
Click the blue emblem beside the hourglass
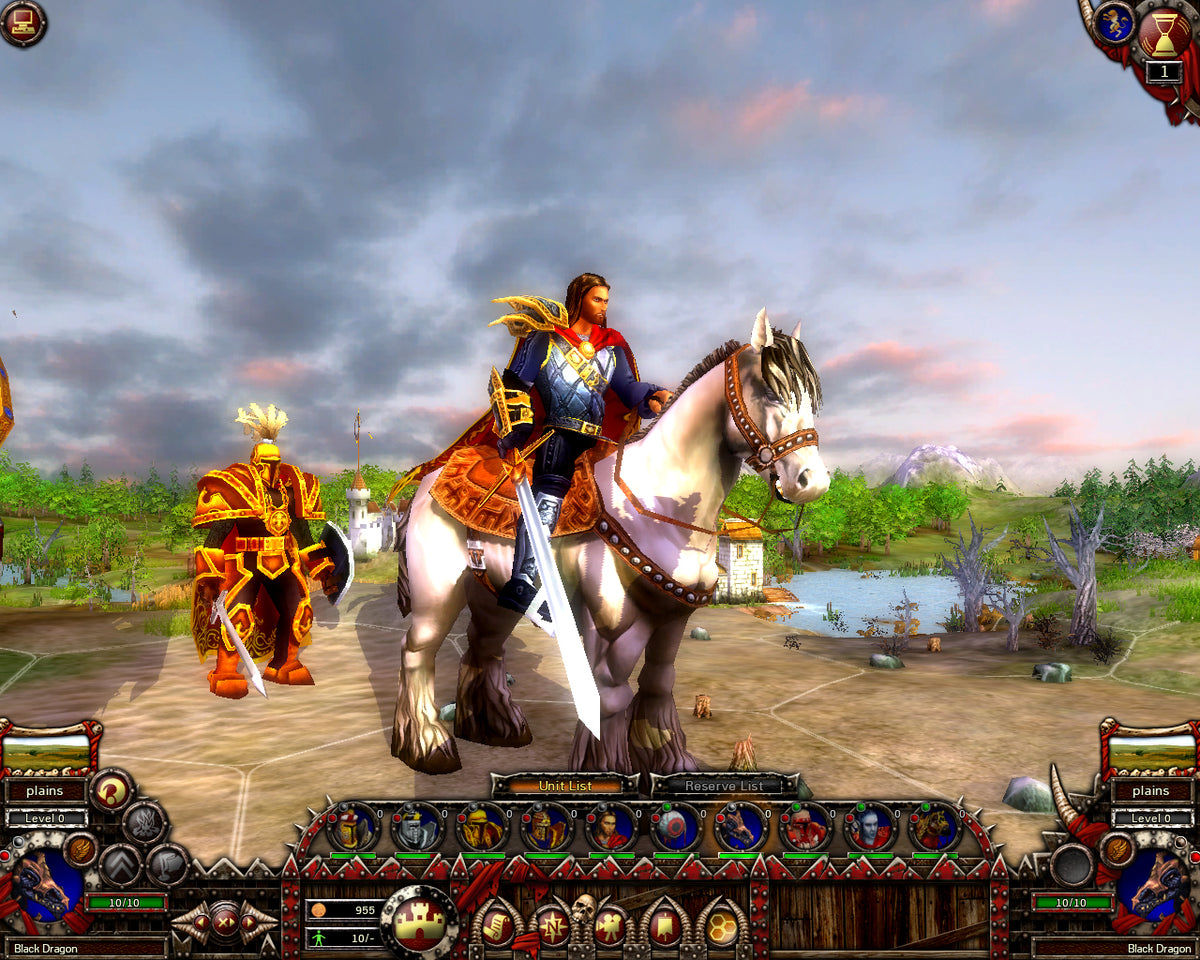(1113, 24)
